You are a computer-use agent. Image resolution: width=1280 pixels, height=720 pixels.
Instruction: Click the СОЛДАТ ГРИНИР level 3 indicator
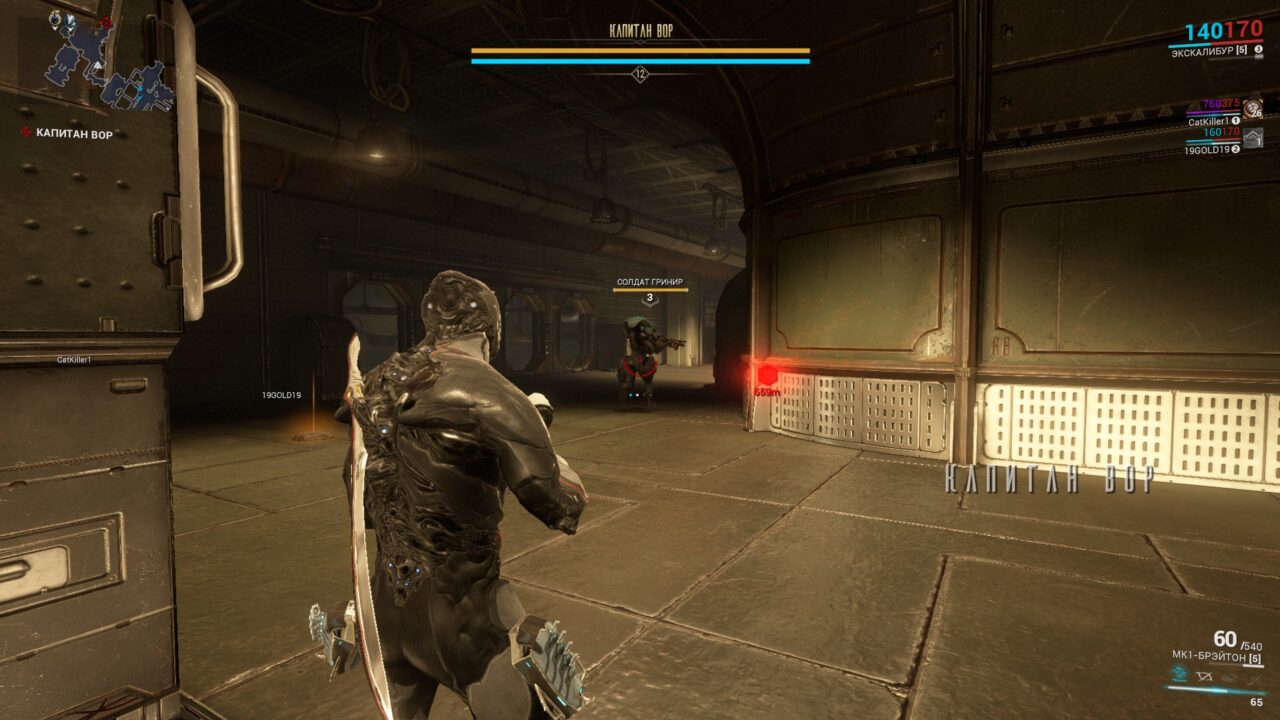pos(651,296)
